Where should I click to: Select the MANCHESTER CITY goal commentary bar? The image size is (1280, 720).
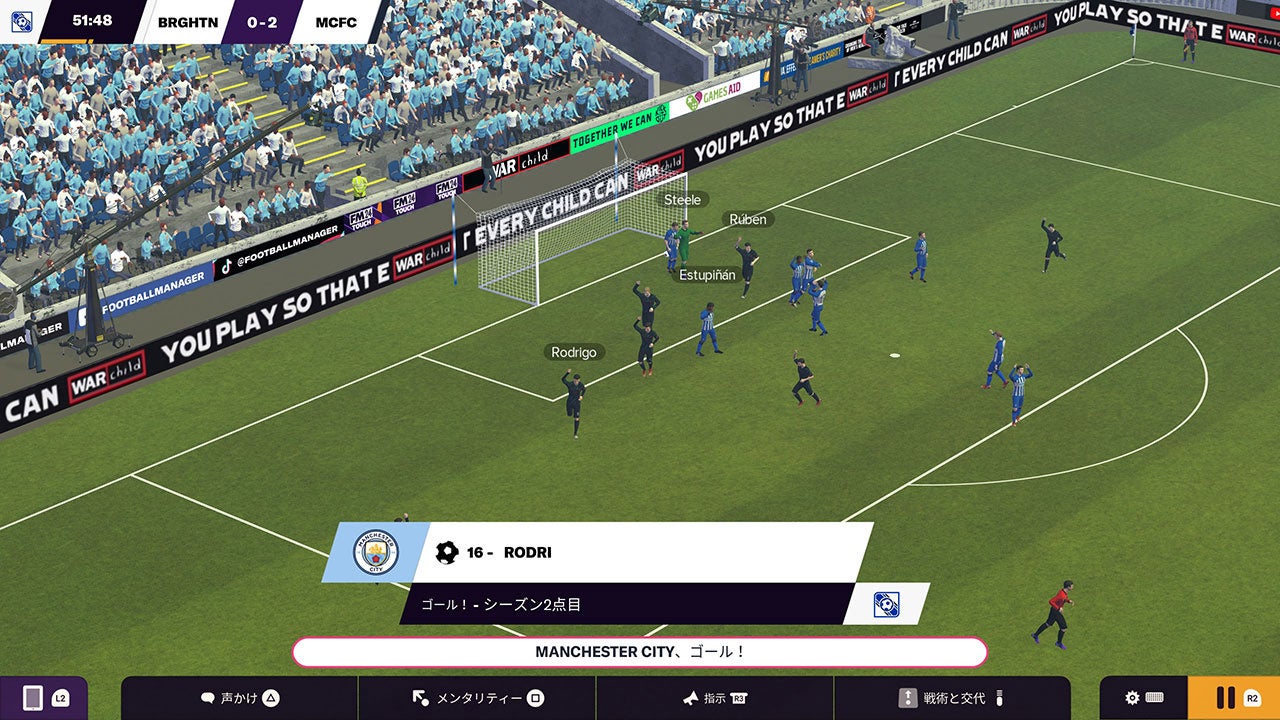coord(640,652)
